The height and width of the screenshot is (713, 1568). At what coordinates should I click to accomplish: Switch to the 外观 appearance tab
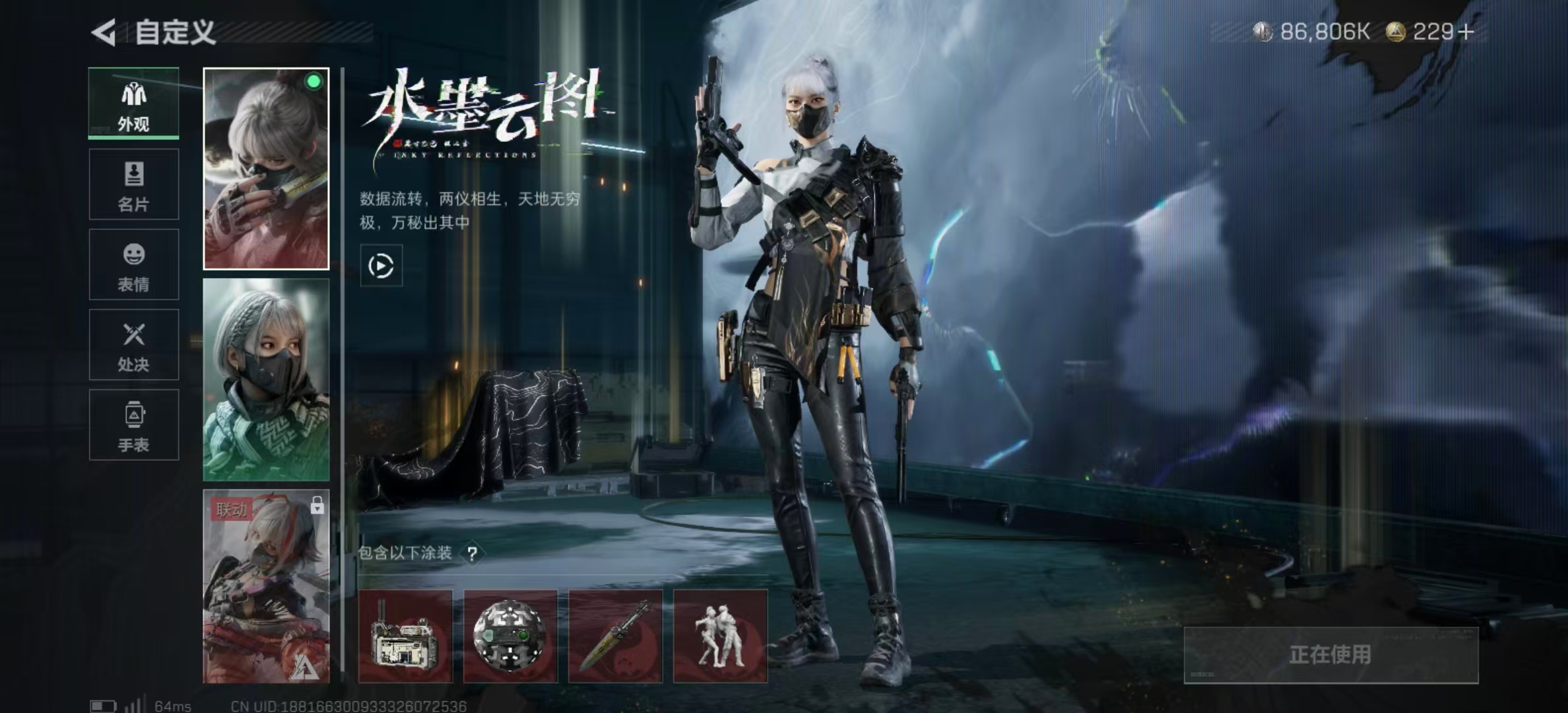(133, 104)
